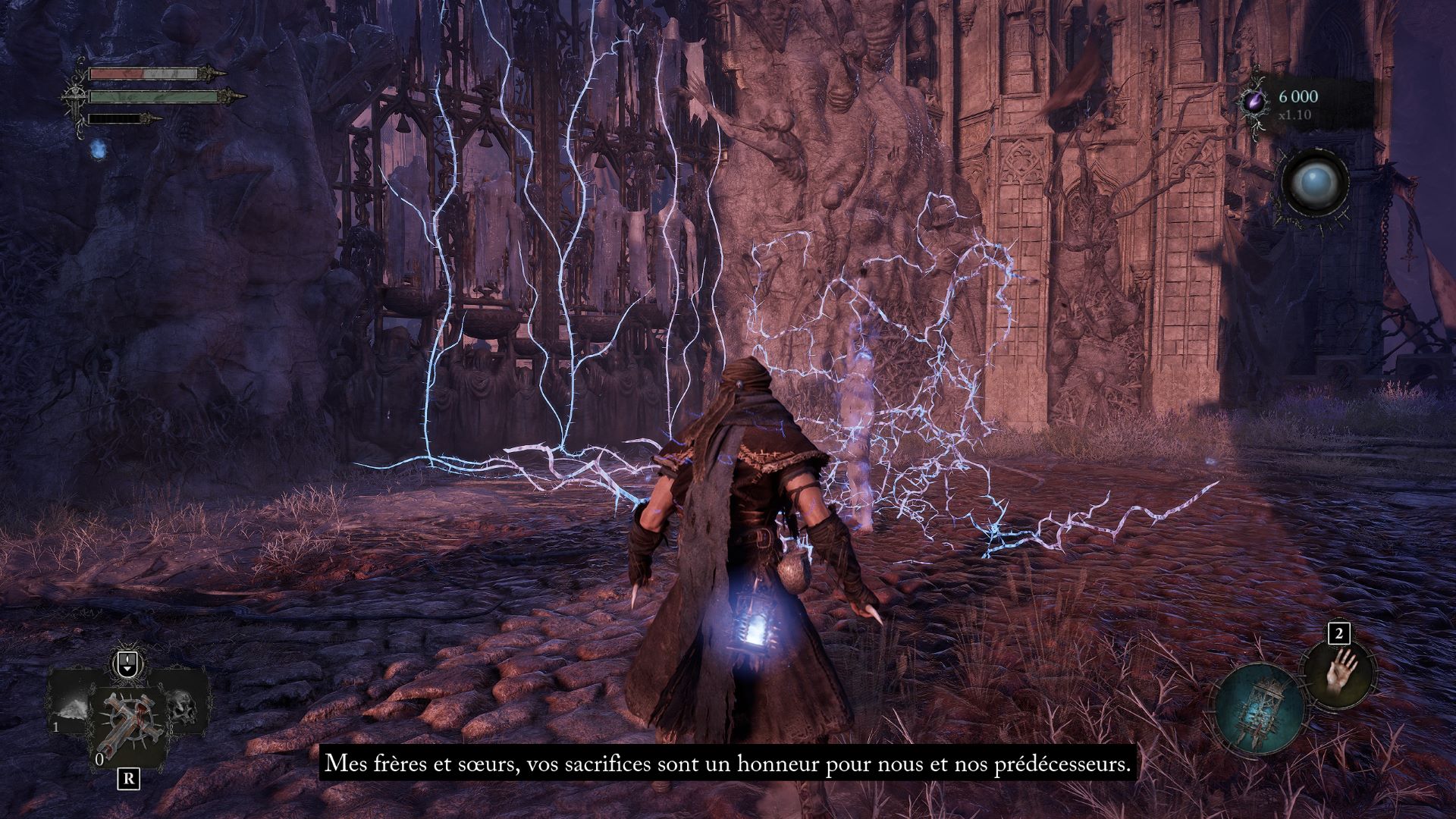Image resolution: width=1456 pixels, height=819 pixels.
Task: Activate the Umbral lamp icon
Action: coord(1258,711)
